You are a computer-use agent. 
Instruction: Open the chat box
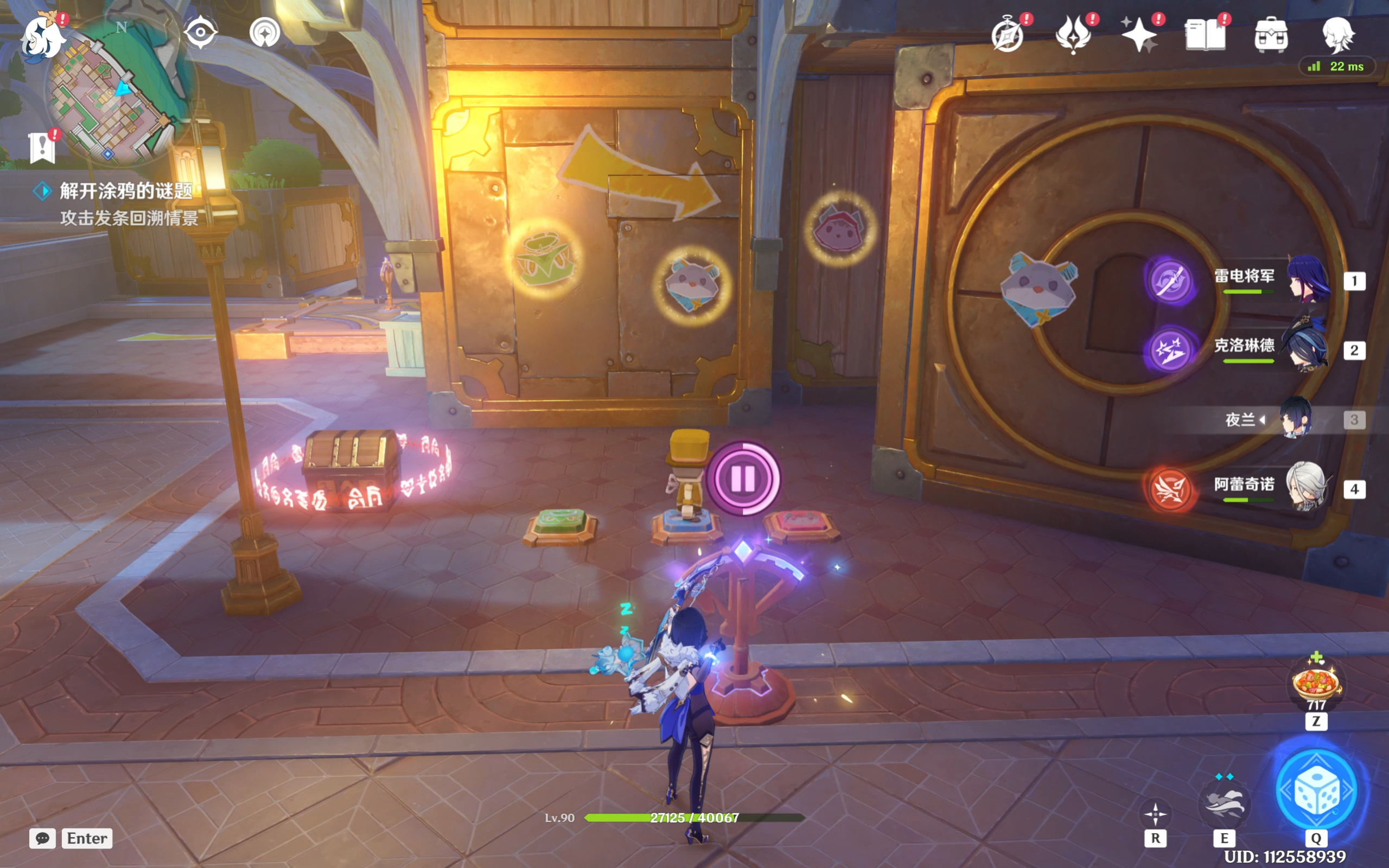pyautogui.click(x=42, y=838)
